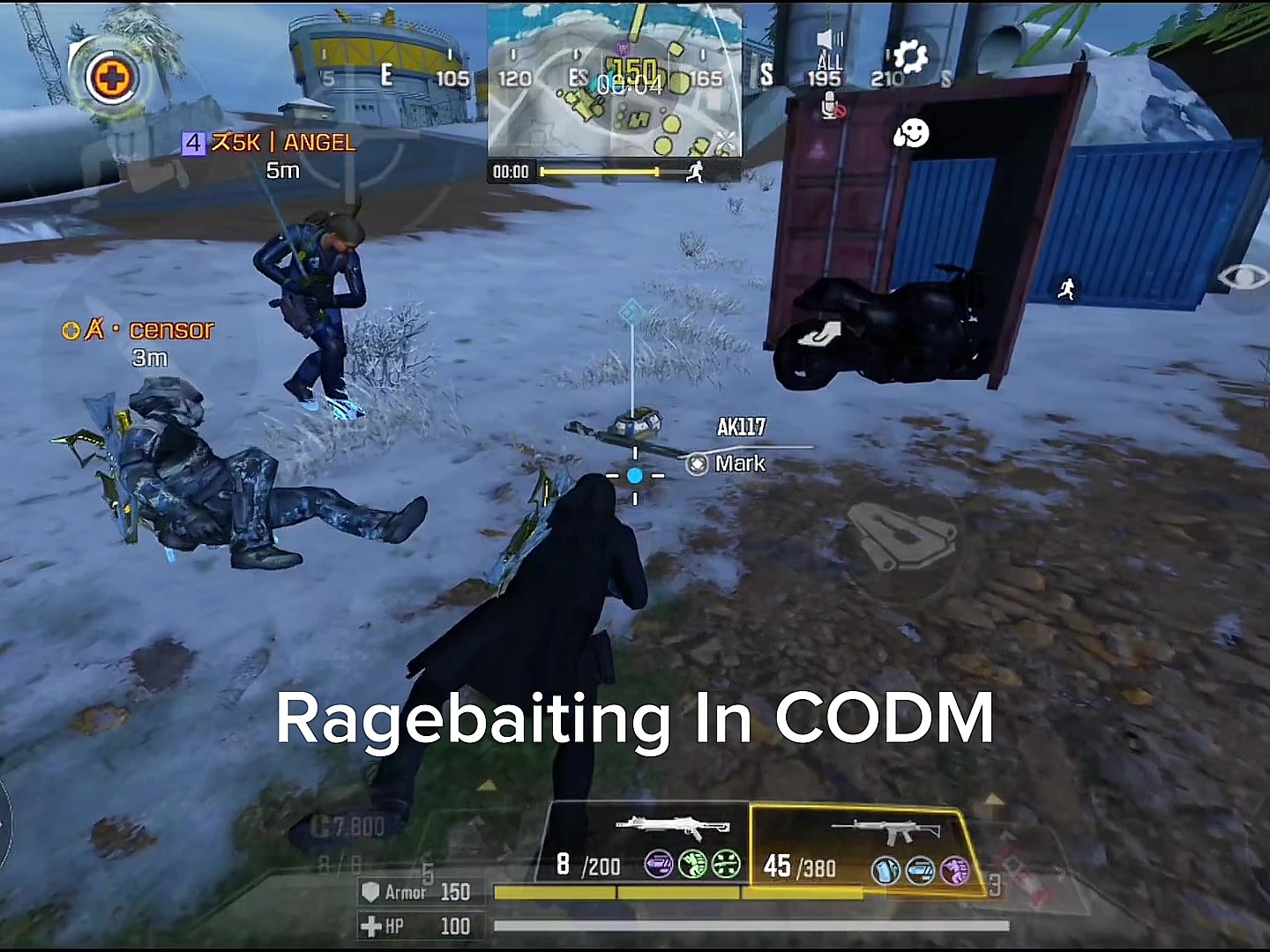Unmute the microphone icon
This screenshot has width=1270, height=952.
click(x=833, y=108)
